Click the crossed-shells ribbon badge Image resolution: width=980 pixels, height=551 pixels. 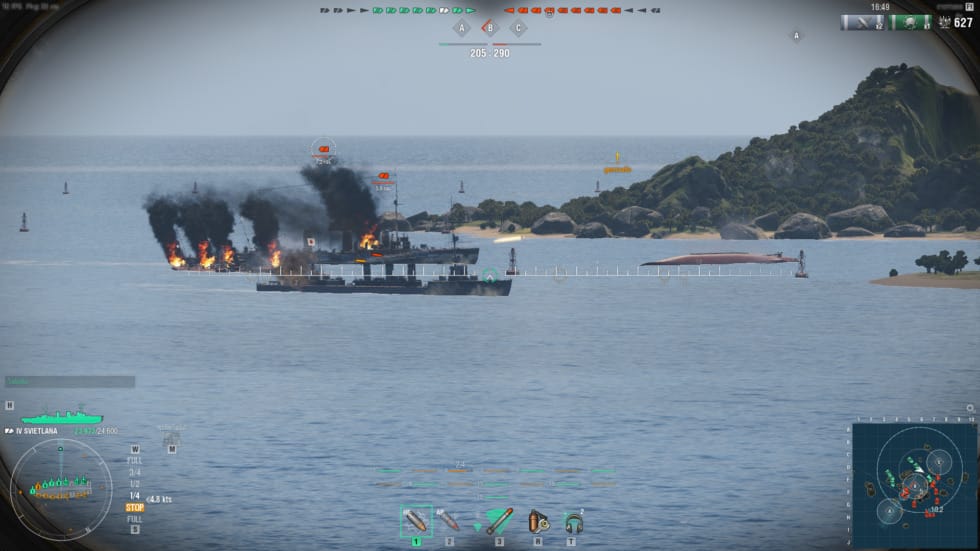click(861, 22)
